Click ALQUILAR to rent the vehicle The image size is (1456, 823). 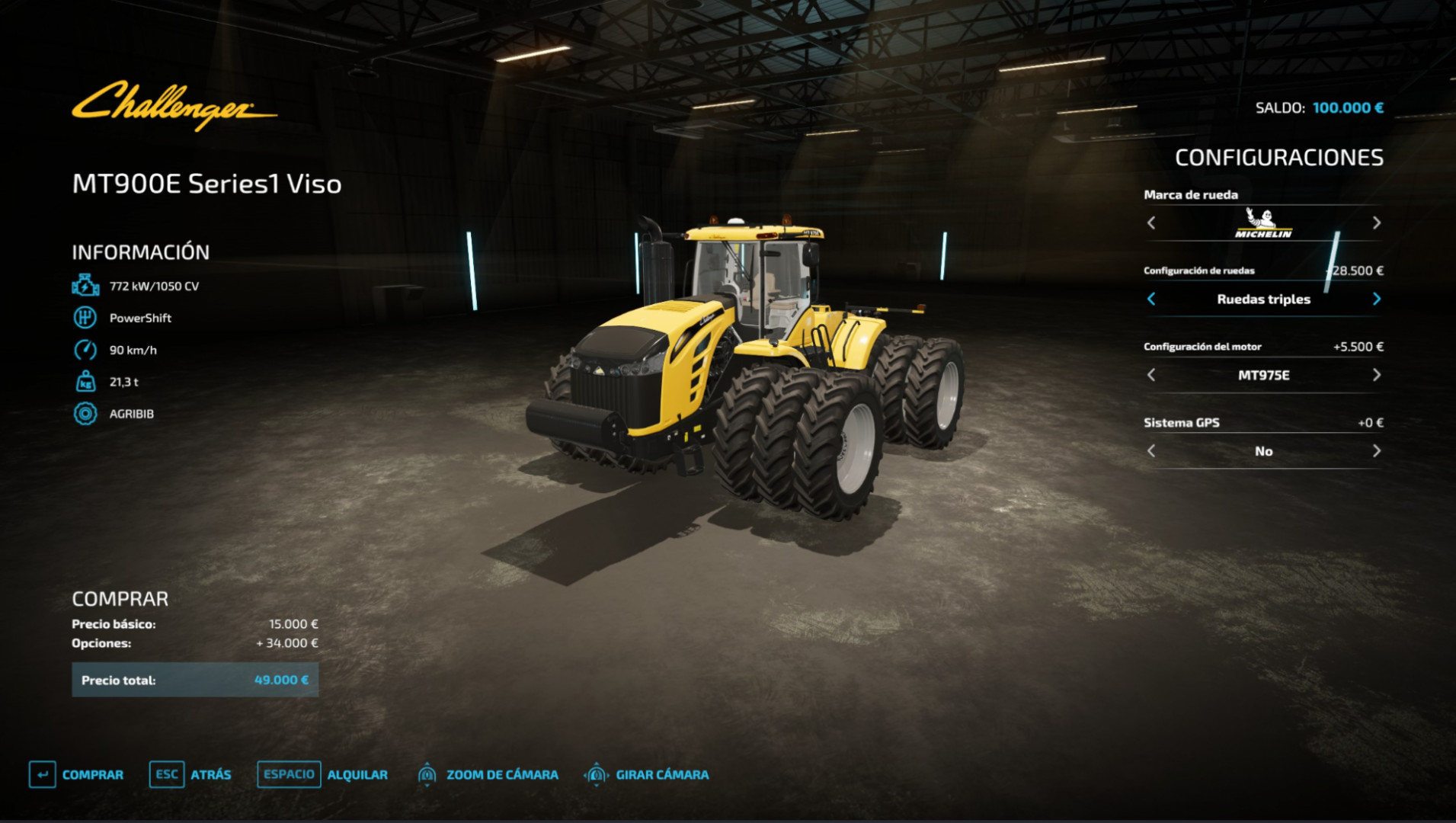click(x=358, y=773)
